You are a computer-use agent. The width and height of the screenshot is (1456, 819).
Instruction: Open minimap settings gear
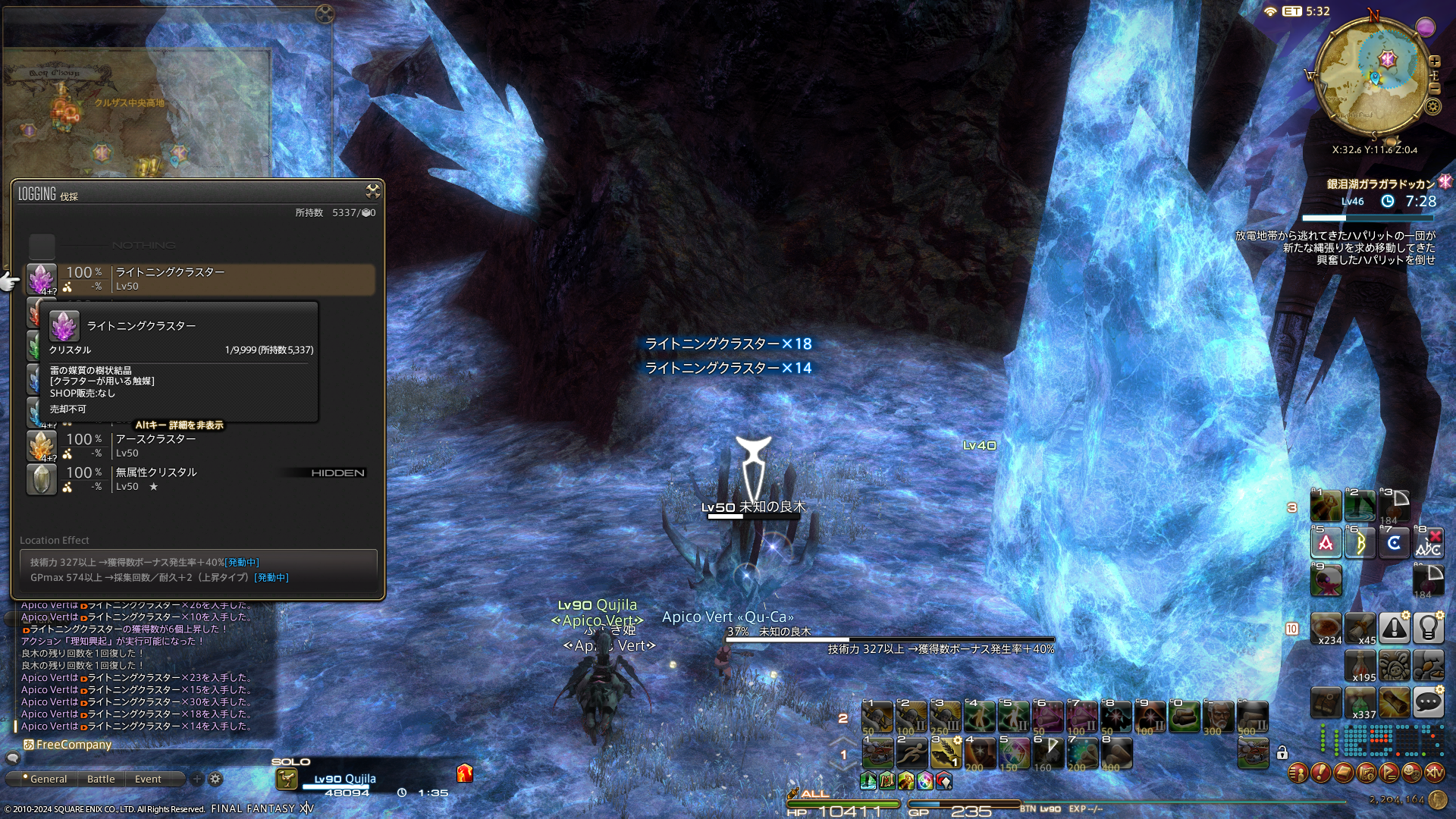click(x=1432, y=106)
